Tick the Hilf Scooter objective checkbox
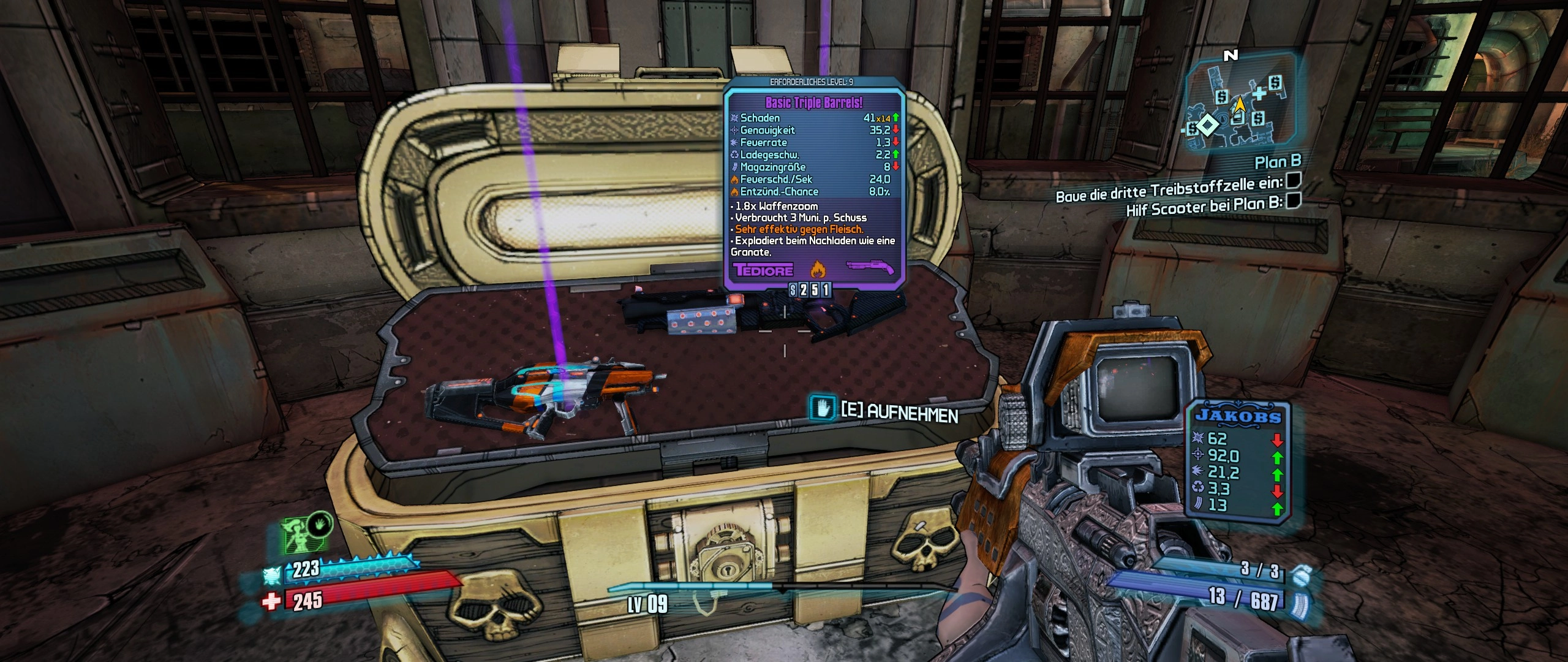1568x662 pixels. click(x=1293, y=201)
